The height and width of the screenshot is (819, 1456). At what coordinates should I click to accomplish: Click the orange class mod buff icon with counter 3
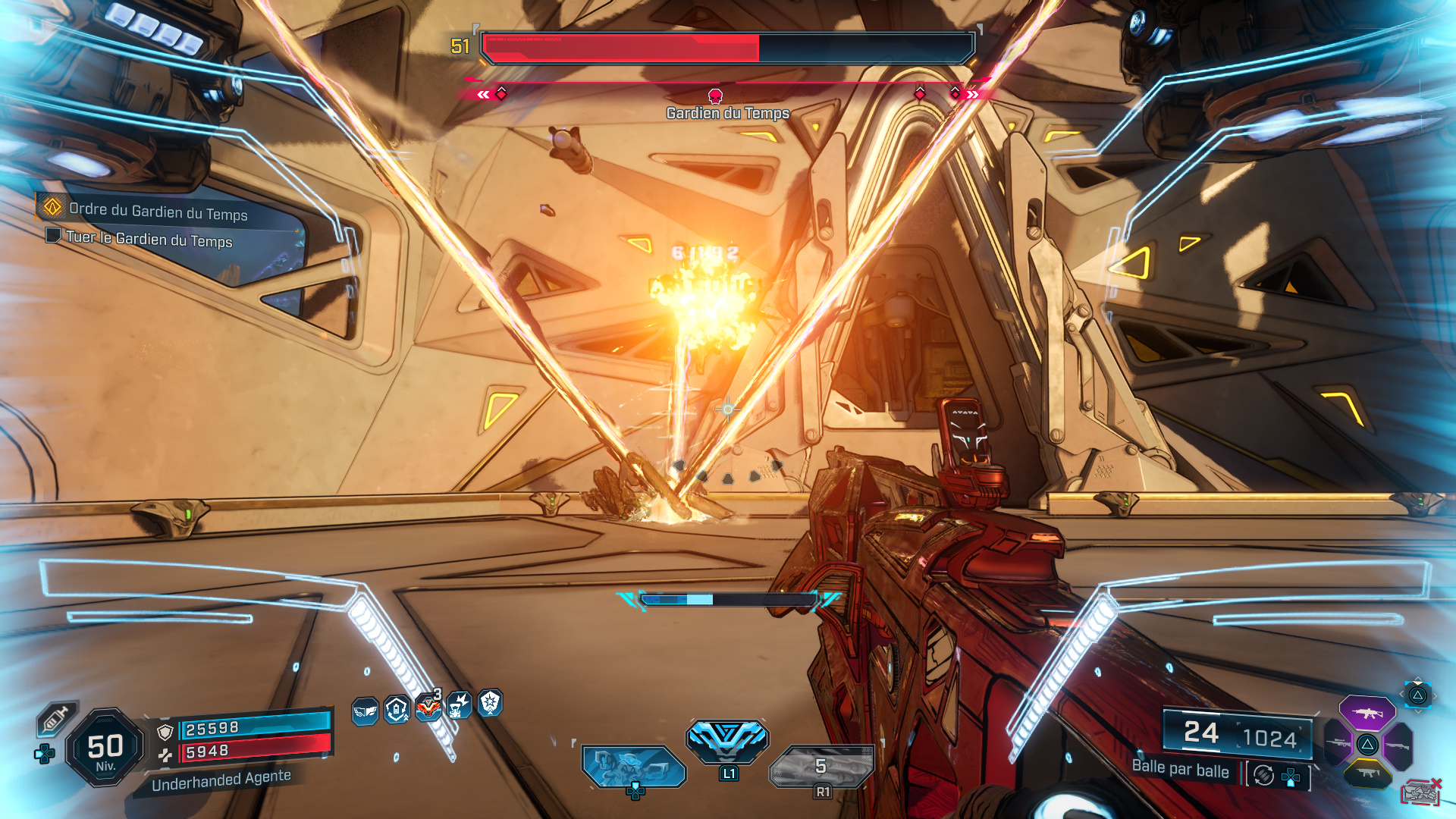pyautogui.click(x=429, y=707)
